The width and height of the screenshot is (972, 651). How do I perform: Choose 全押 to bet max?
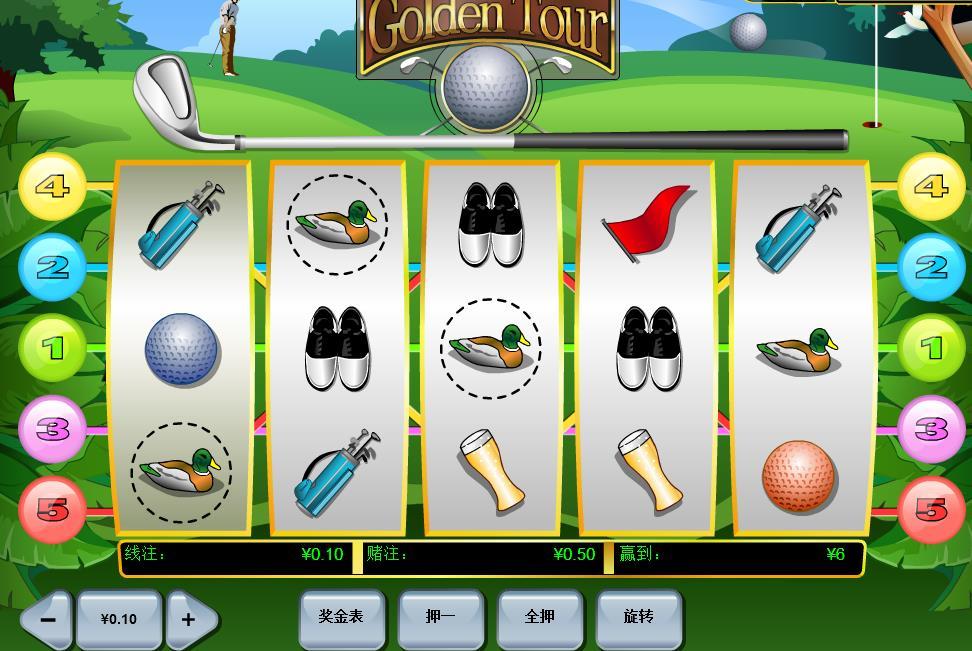tap(539, 617)
